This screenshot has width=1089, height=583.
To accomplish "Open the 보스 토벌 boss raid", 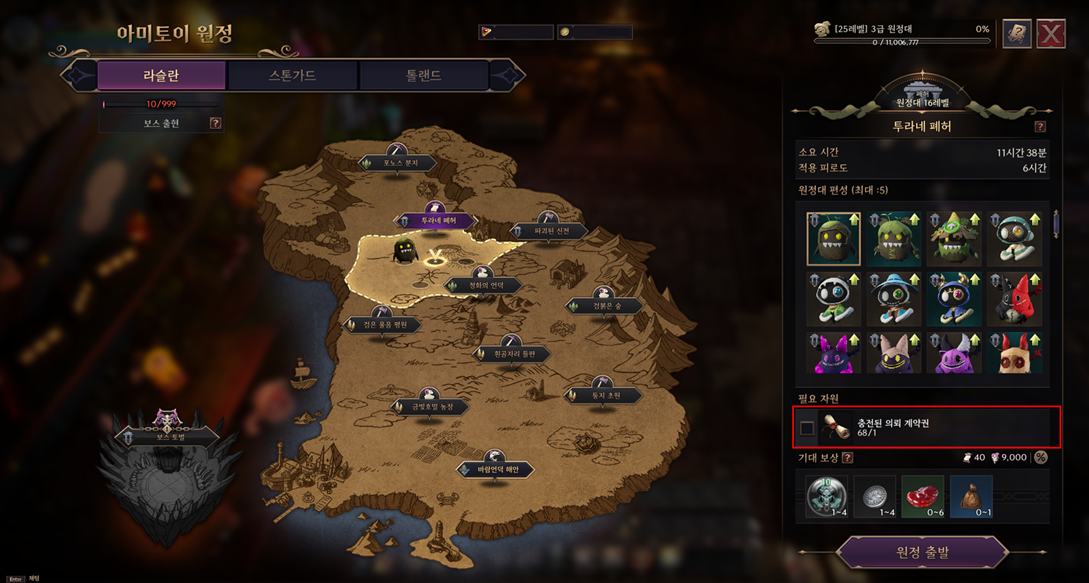I will point(166,436).
